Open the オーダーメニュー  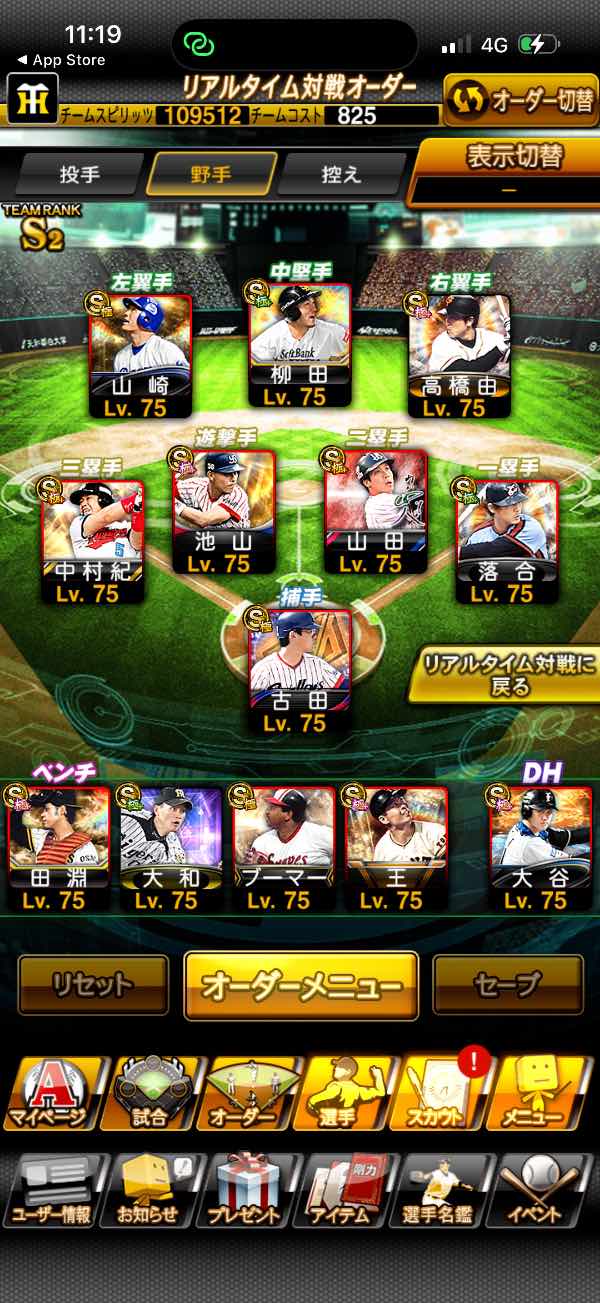[x=300, y=986]
